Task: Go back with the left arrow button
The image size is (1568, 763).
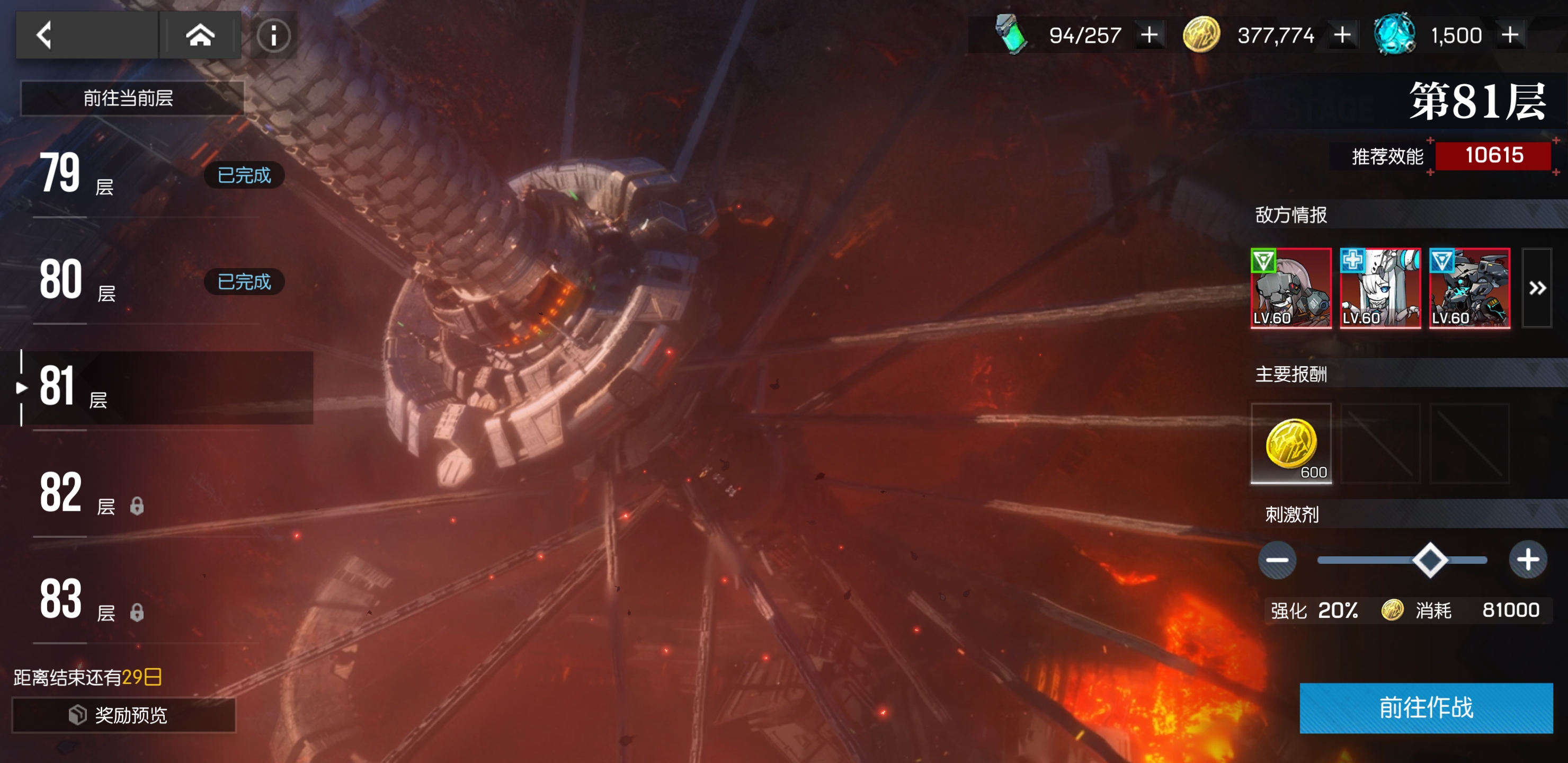Action: click(44, 35)
